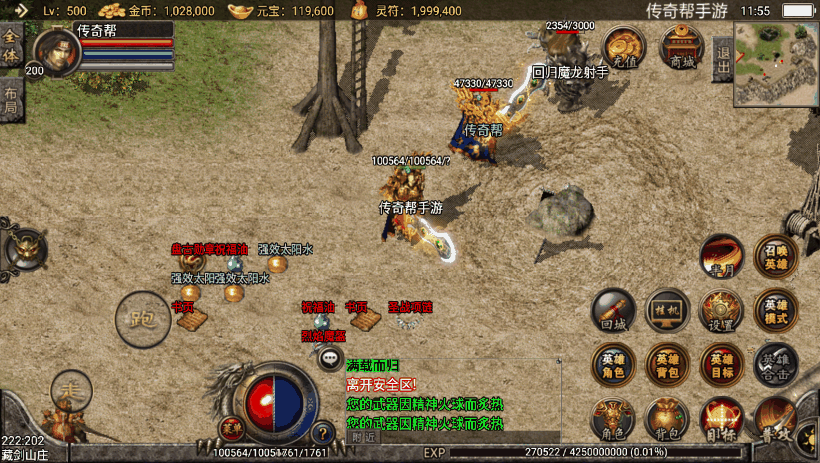Open the 英雄角色 hero character panel

click(x=613, y=364)
